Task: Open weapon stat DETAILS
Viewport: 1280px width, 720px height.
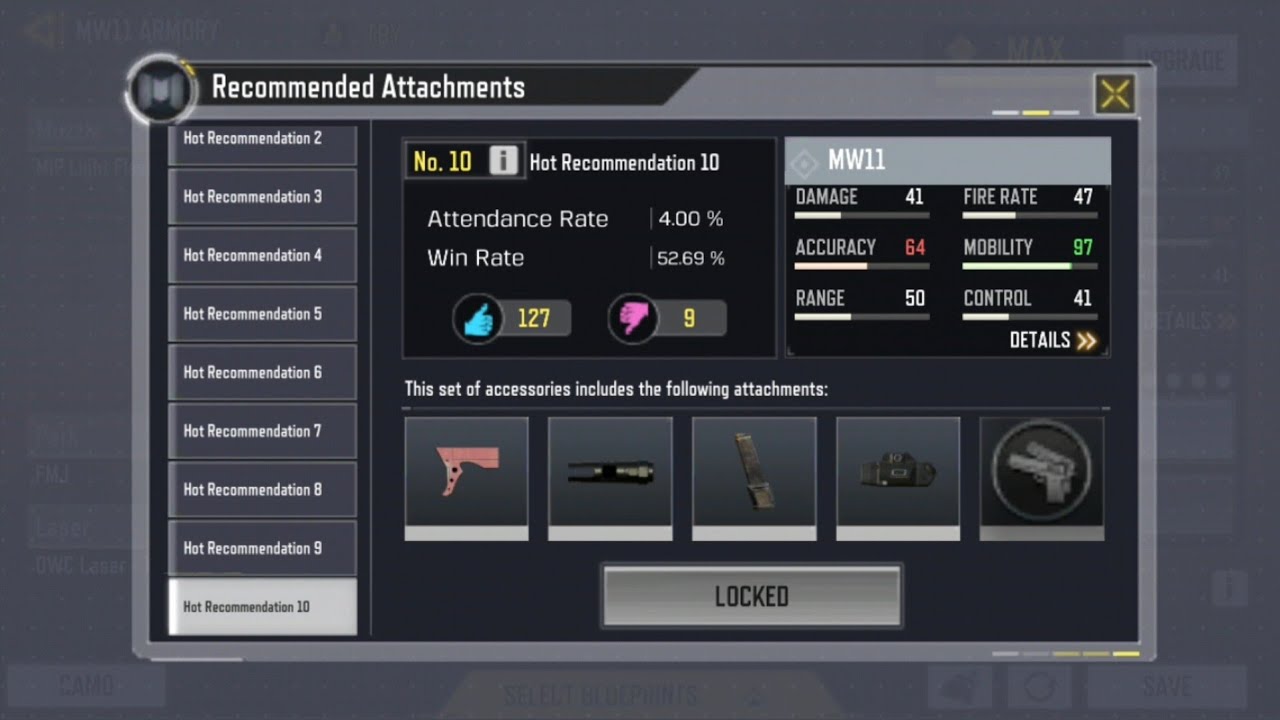Action: click(x=1052, y=341)
